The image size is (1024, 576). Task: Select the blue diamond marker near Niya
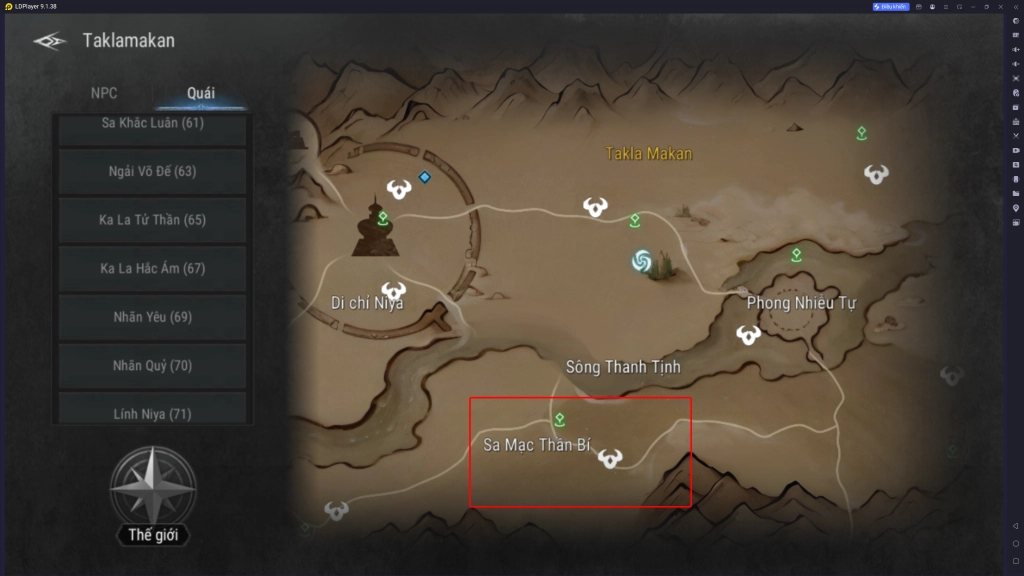(424, 177)
